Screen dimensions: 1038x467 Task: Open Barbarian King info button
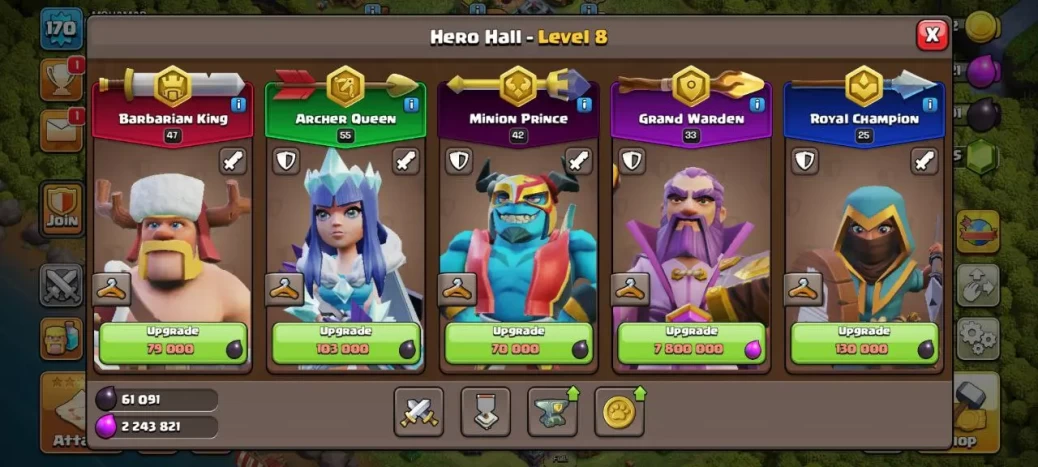pyautogui.click(x=238, y=103)
